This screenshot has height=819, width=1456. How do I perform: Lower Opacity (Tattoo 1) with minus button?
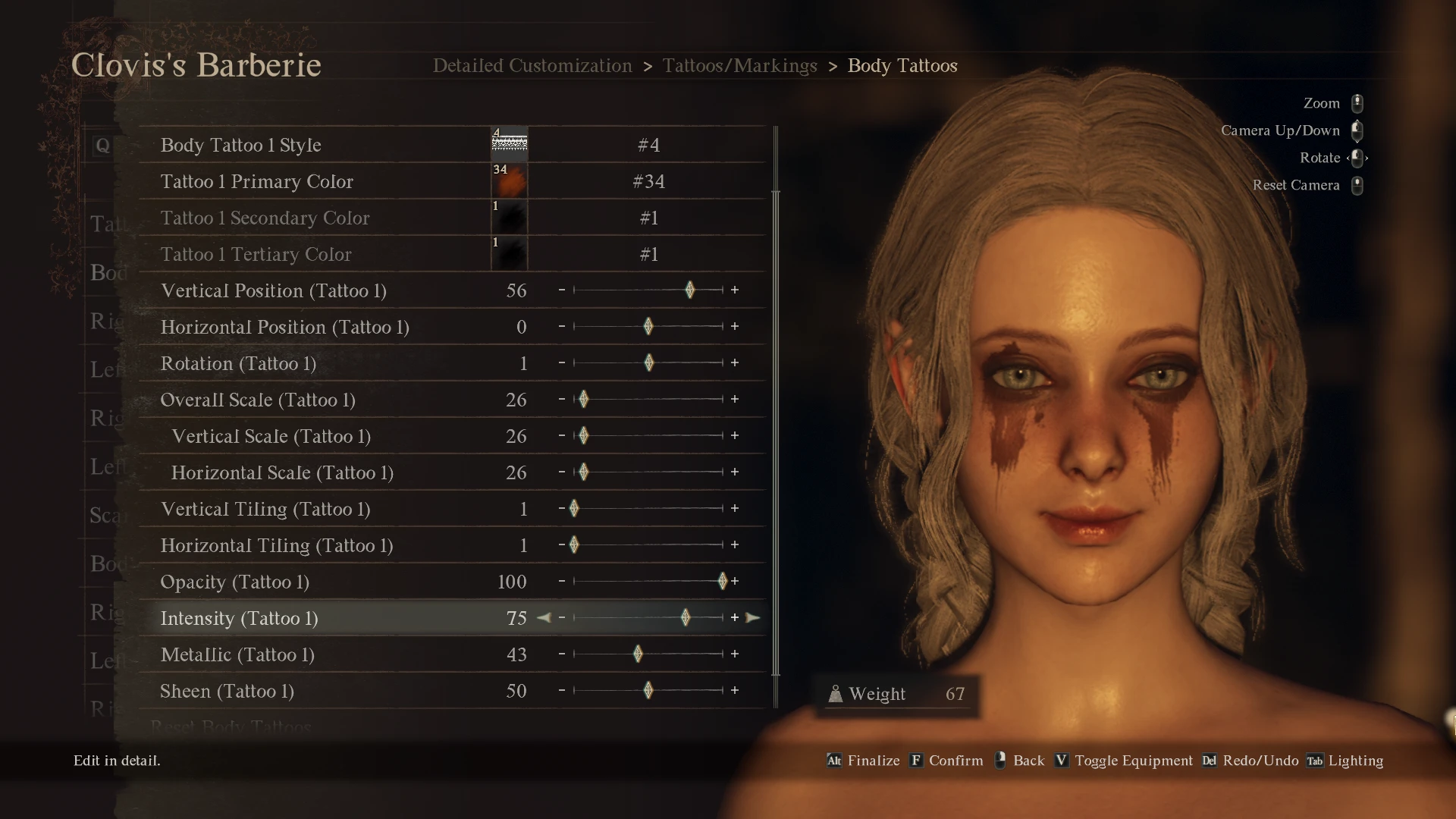click(x=562, y=582)
